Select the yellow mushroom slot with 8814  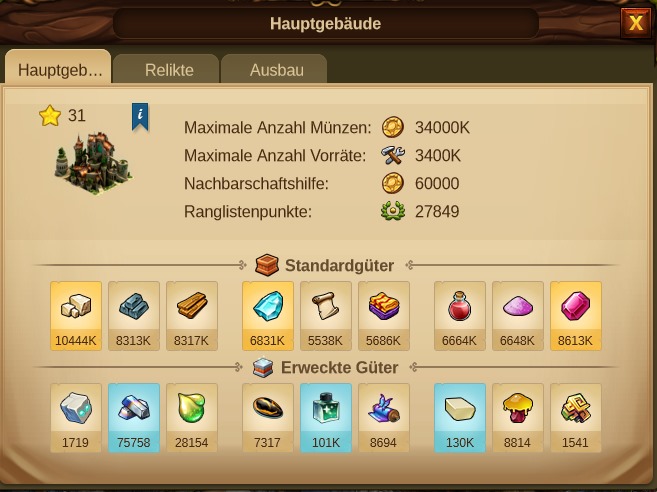(x=518, y=417)
